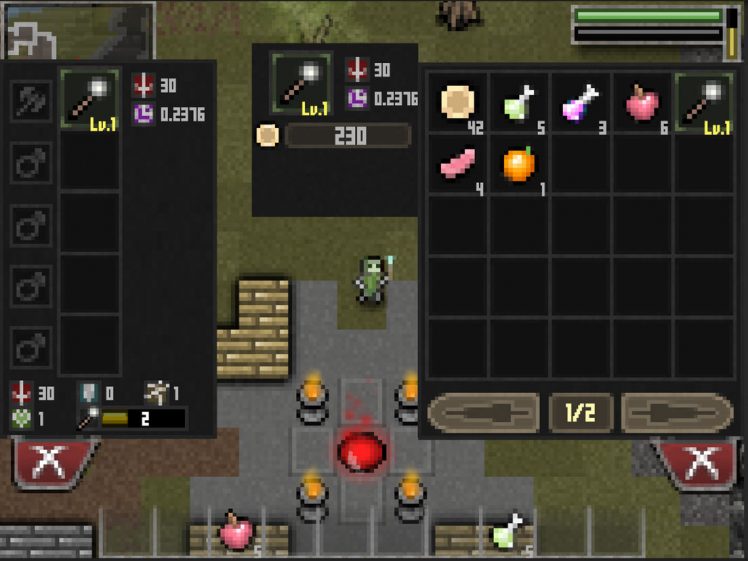Screen dimensions: 748x561
Task: Close the equipment panel with its red X
Action: tap(52, 463)
